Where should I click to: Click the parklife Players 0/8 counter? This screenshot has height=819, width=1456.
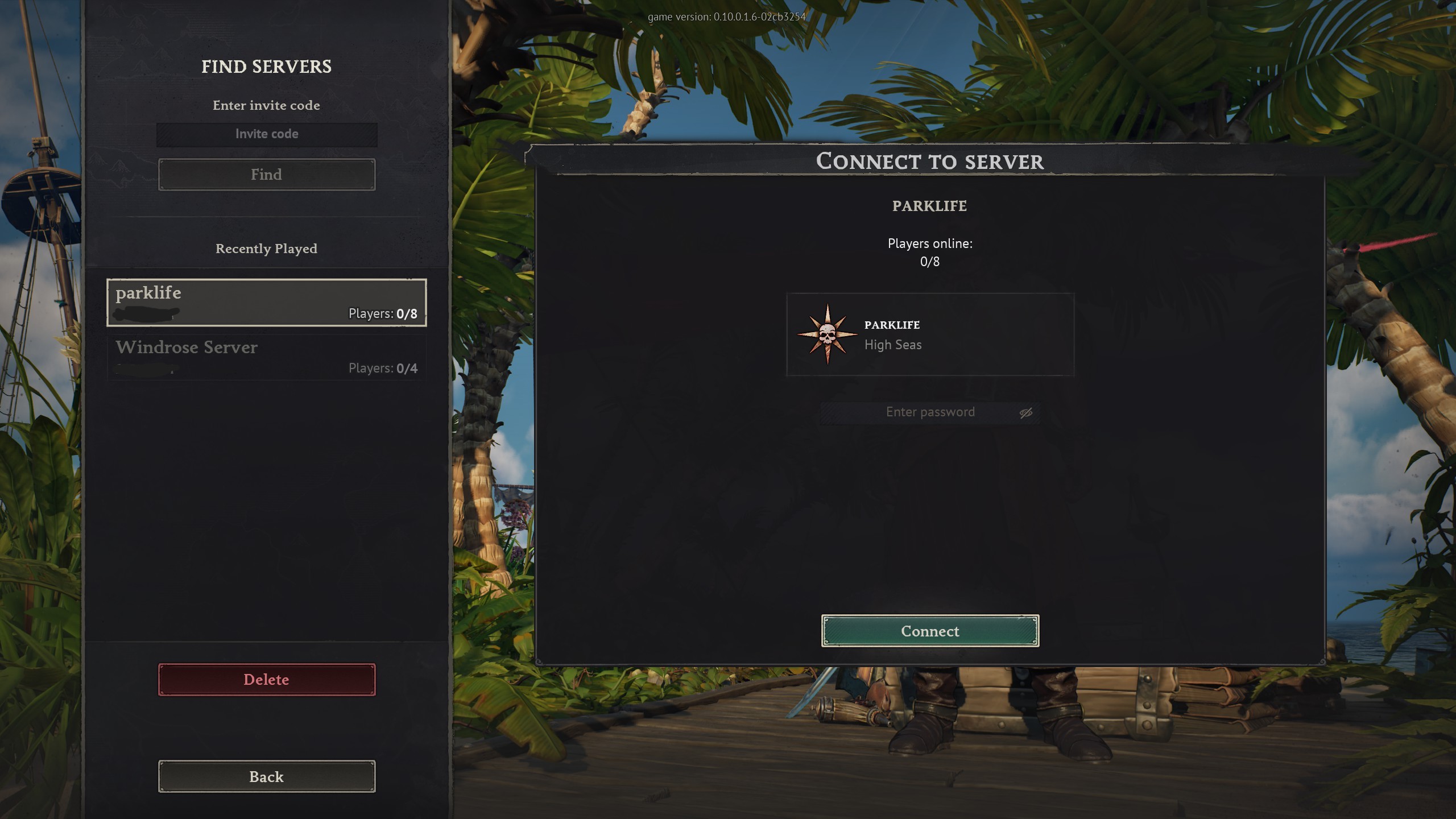tap(382, 313)
